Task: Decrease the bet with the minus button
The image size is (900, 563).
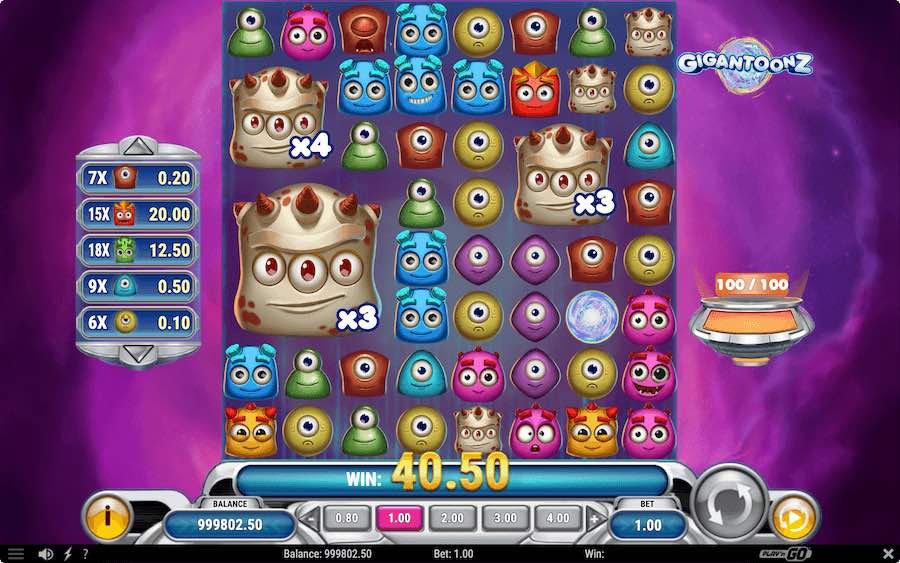Action: pos(310,519)
